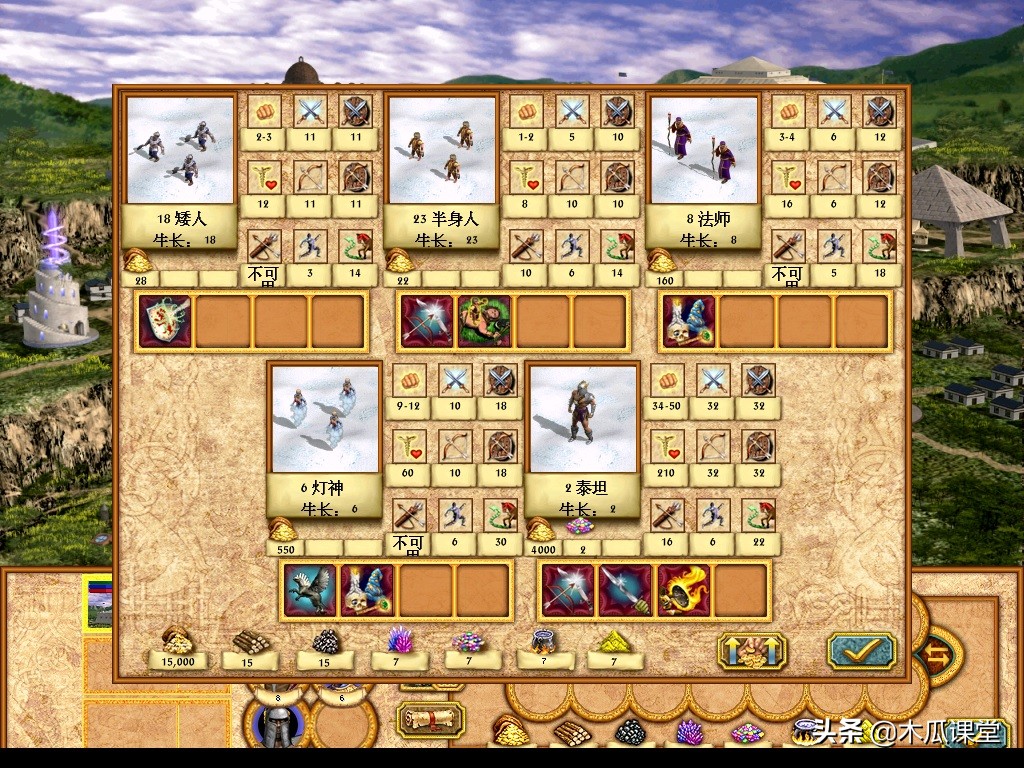Show the Genie's skull-and-wizard-hat spellcaster icon
1024x768 pixels.
coord(368,590)
